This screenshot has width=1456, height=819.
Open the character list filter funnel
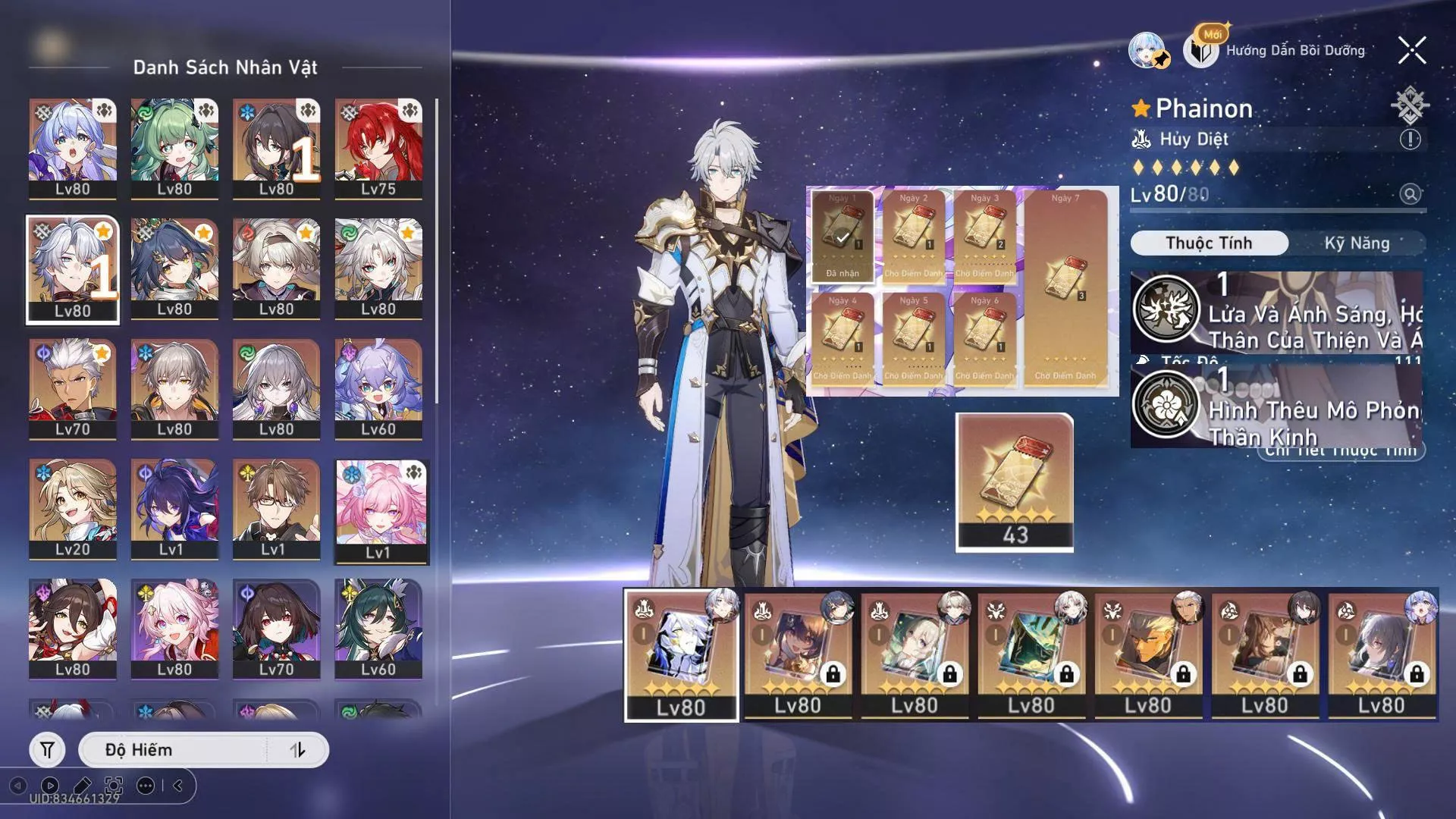[47, 750]
